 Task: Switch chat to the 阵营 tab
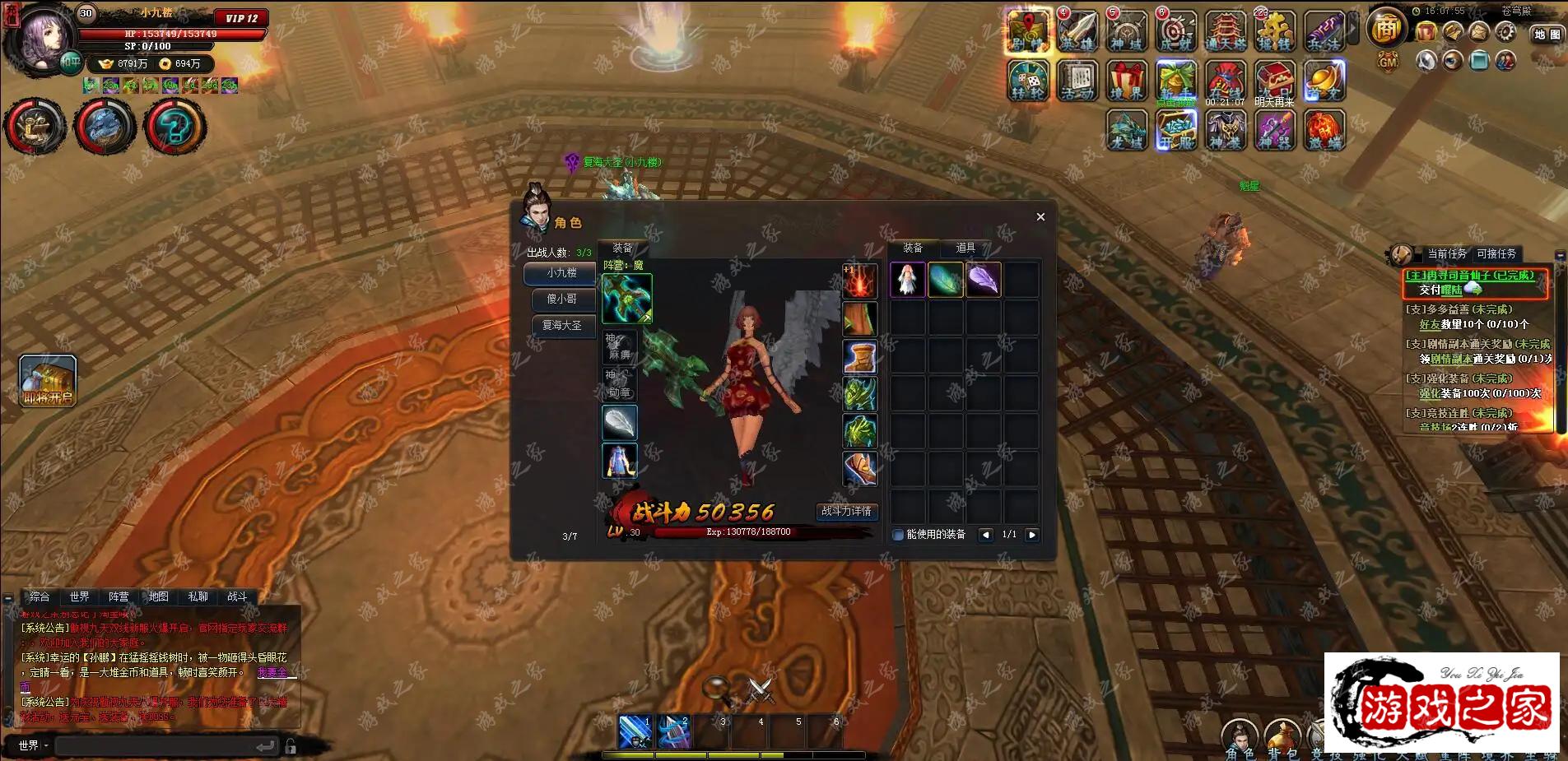click(x=119, y=596)
